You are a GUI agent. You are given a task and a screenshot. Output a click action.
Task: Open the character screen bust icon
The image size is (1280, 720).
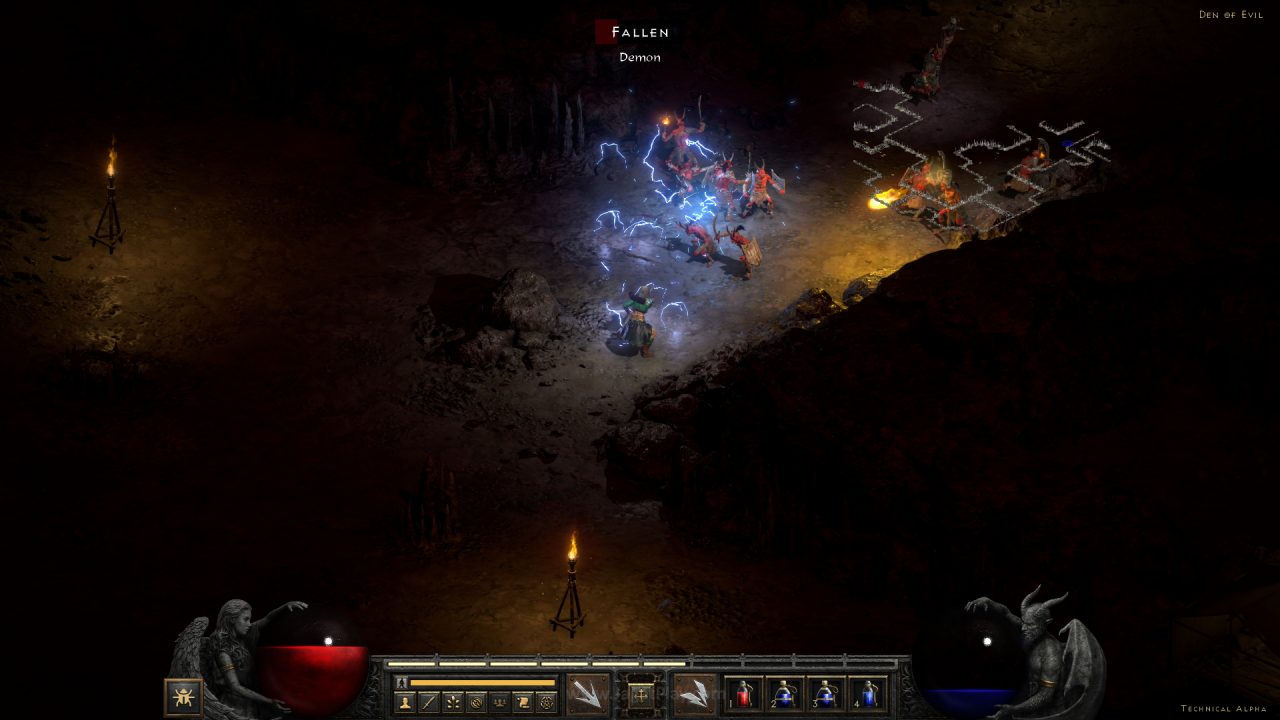point(405,702)
